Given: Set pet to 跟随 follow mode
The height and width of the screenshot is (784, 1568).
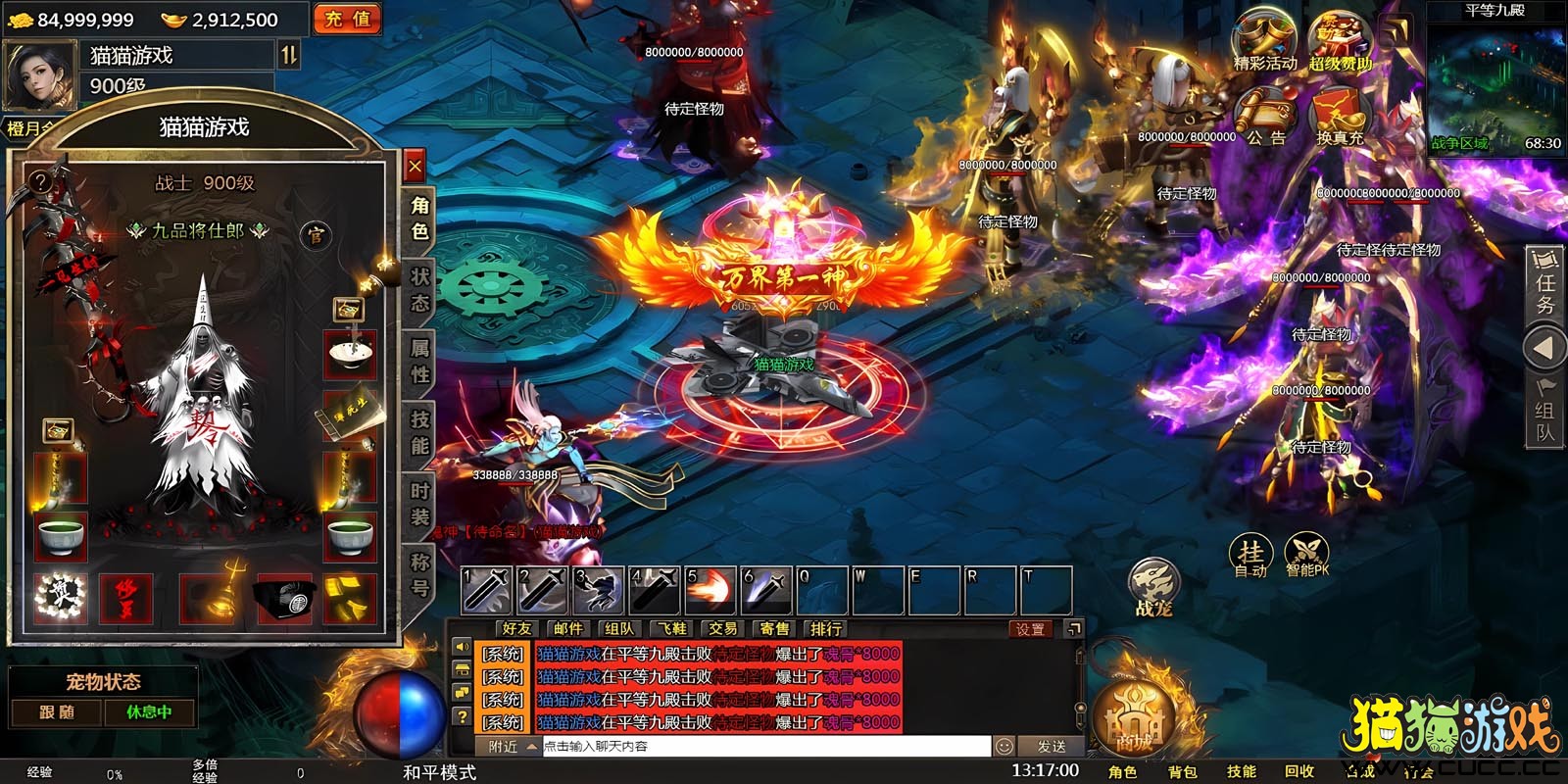Looking at the screenshot, I should click(x=57, y=712).
